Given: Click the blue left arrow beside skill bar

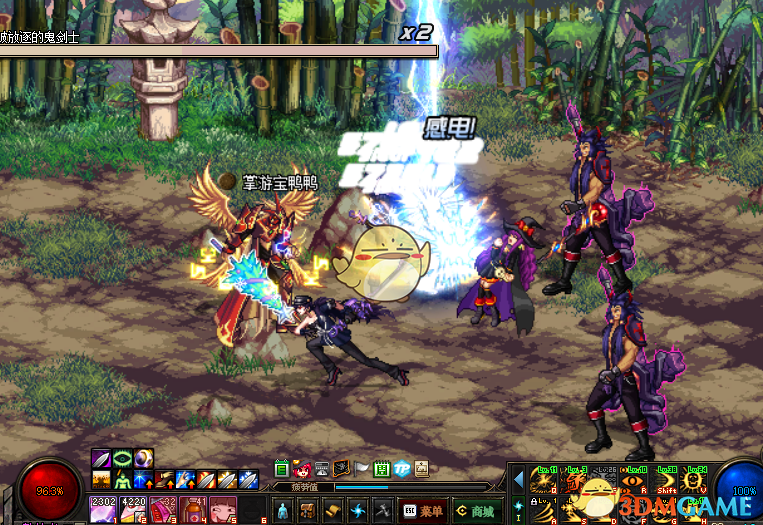Looking at the screenshot, I should coord(518,482).
